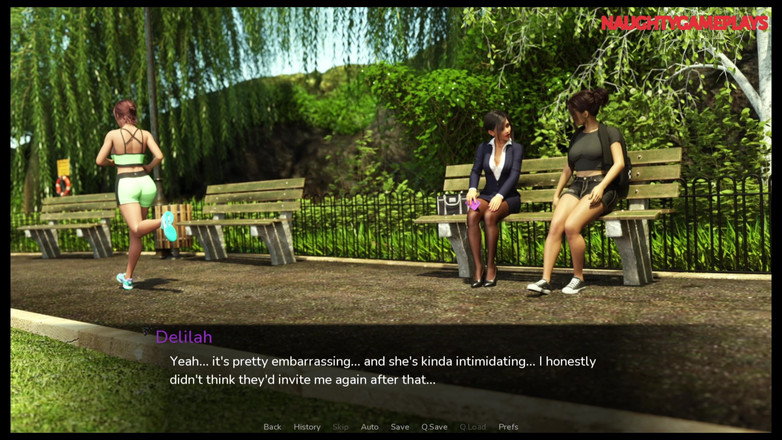Image resolution: width=782 pixels, height=440 pixels.
Task: Go back one dialogue line
Action: click(x=272, y=427)
